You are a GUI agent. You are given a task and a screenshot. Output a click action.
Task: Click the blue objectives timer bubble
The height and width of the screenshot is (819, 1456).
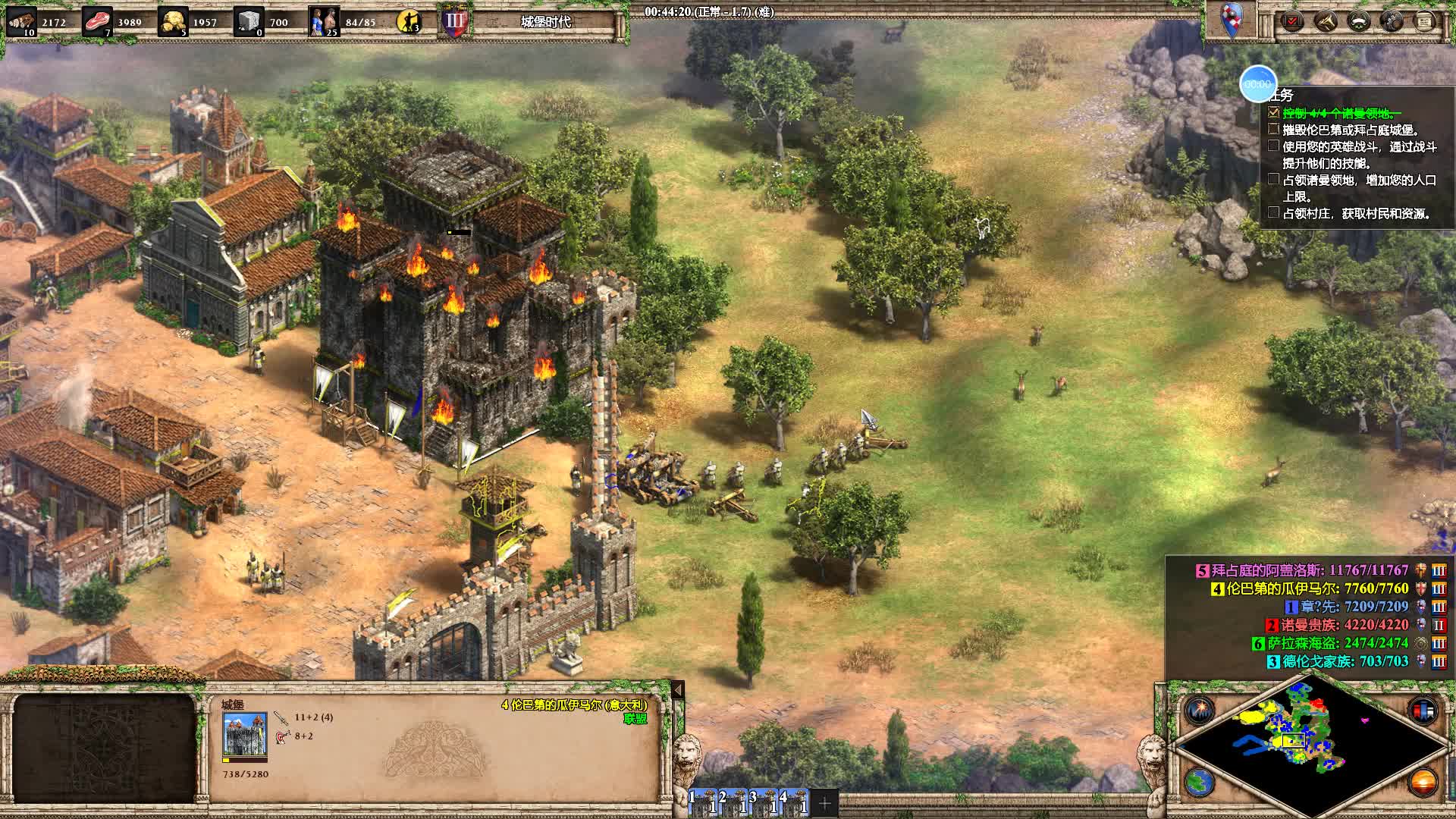[x=1257, y=84]
